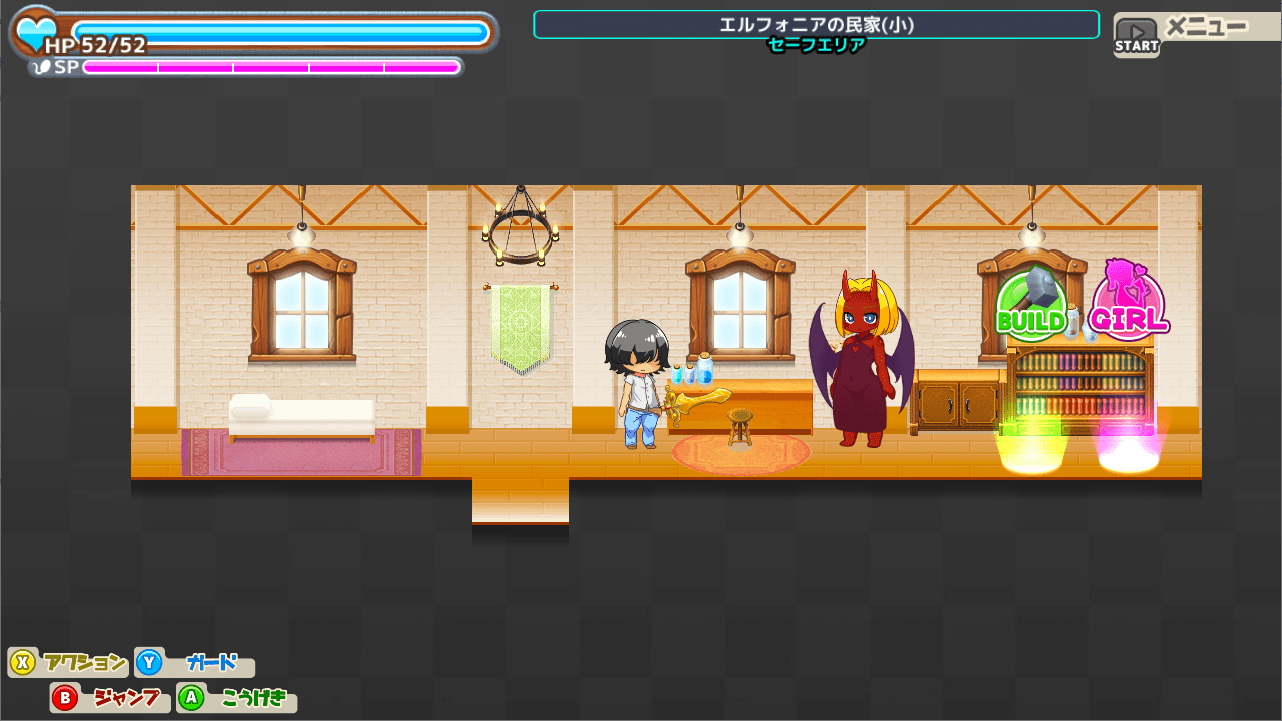Click the player character with black hair
Image resolution: width=1282 pixels, height=721 pixels.
click(636, 380)
